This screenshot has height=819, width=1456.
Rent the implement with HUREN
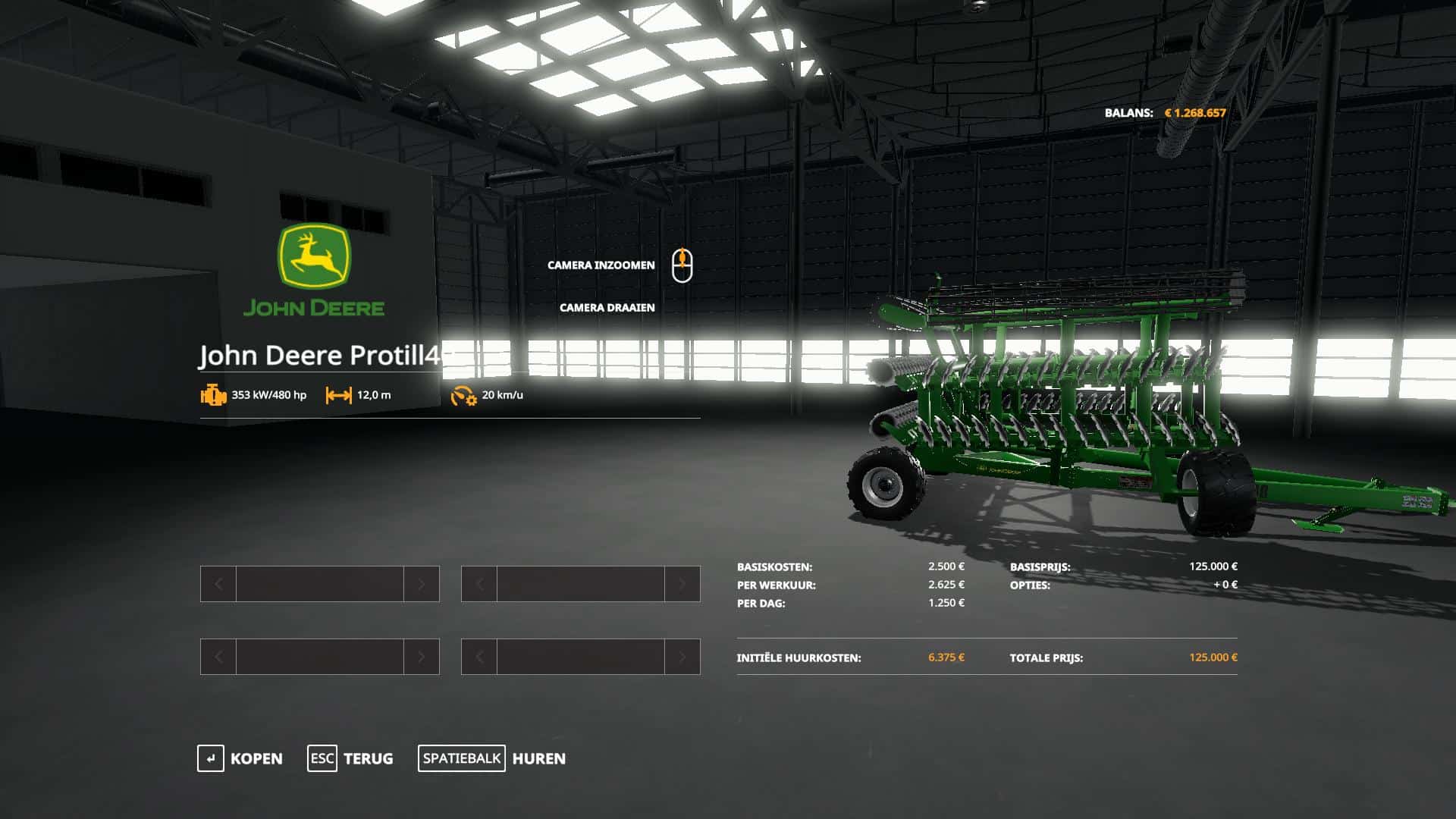[492, 758]
